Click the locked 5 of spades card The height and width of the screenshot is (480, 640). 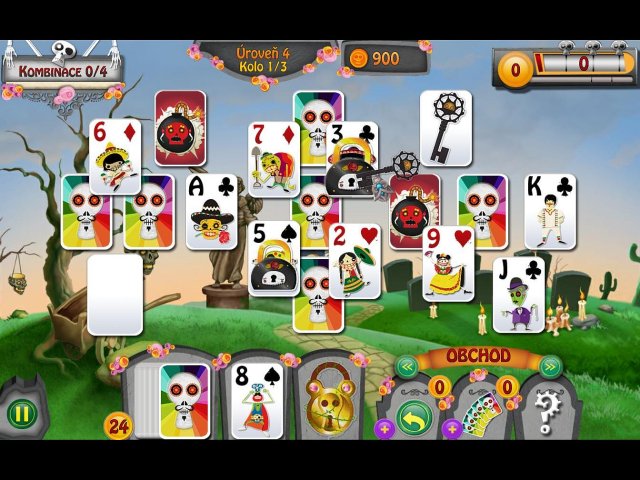(x=273, y=258)
